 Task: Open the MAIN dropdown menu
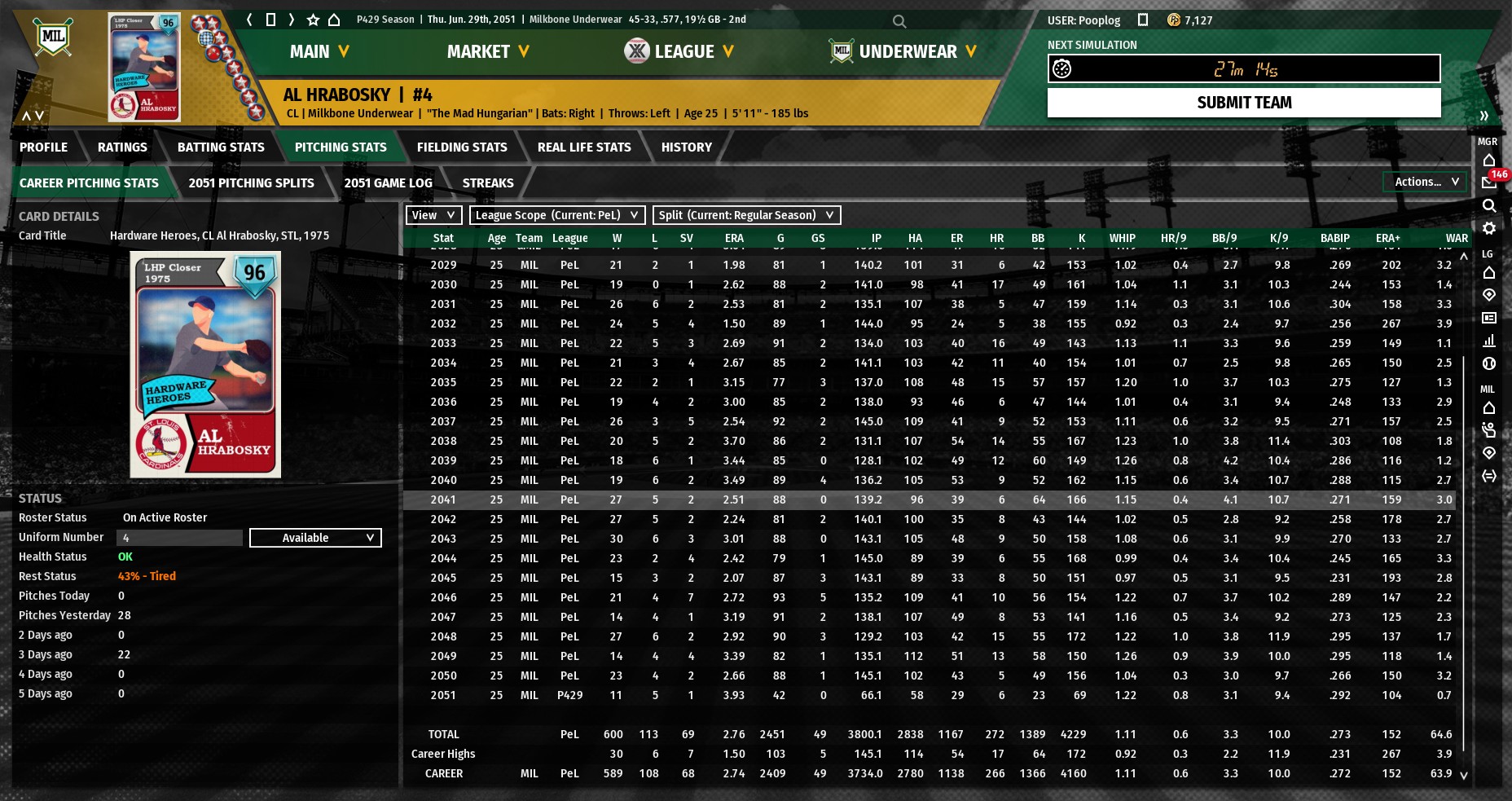(x=319, y=51)
